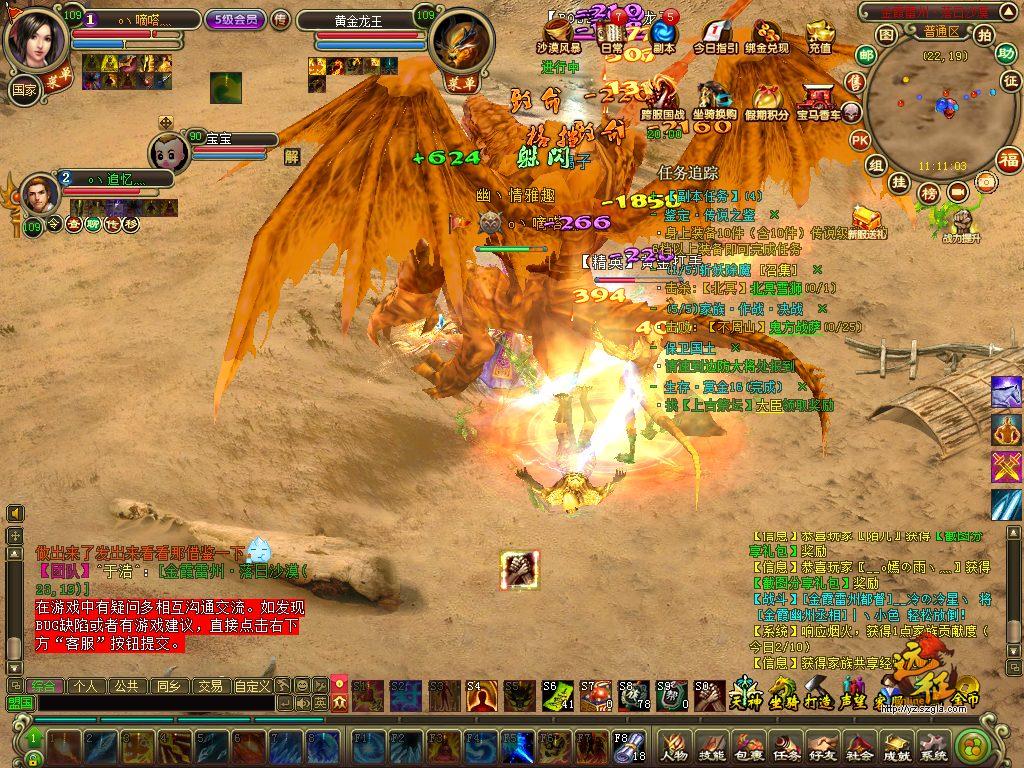Open the 宝马香车 event icon
This screenshot has height=768, width=1024.
click(x=818, y=102)
